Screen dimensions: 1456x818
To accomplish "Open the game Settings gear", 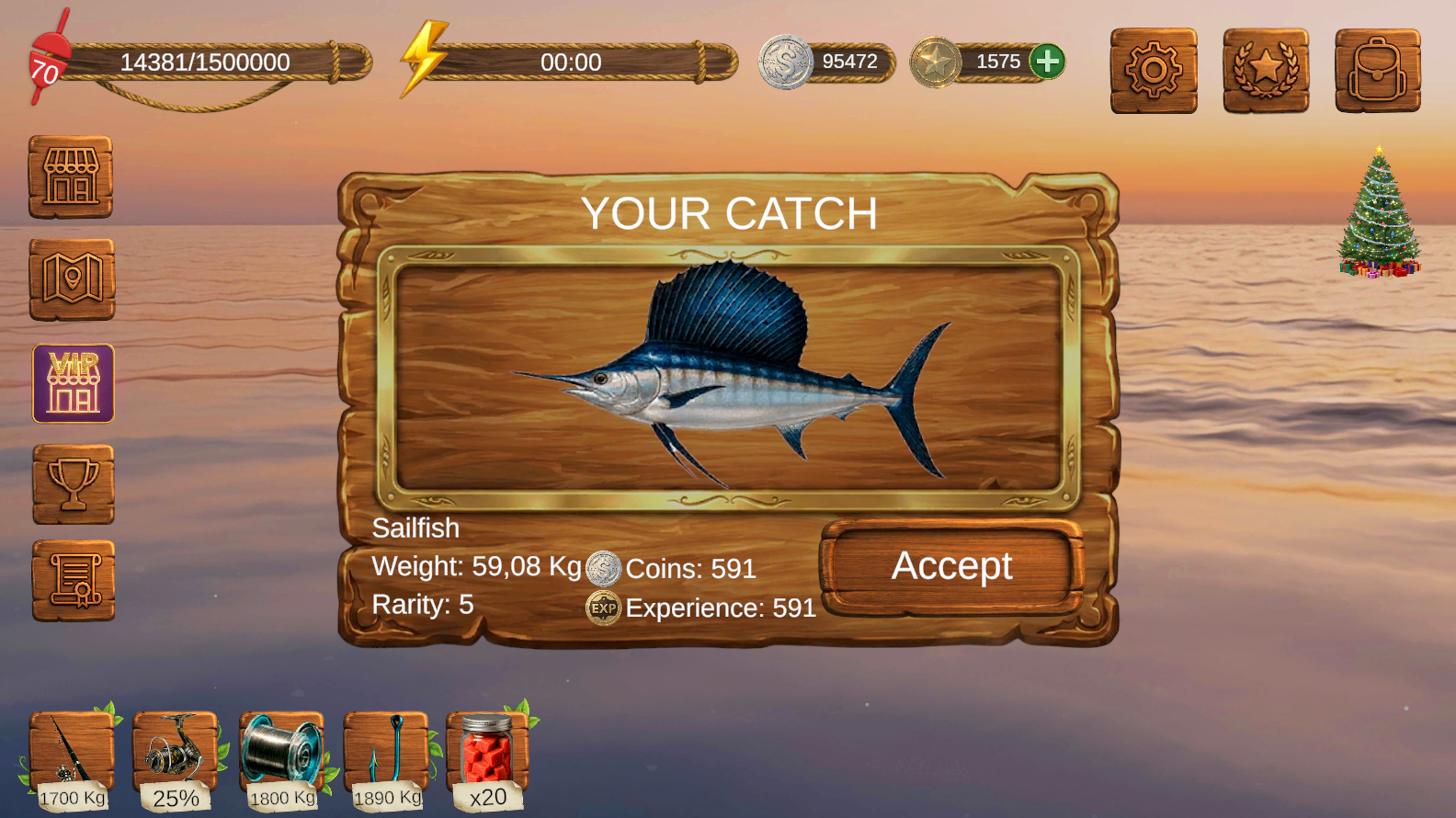I will [1155, 72].
